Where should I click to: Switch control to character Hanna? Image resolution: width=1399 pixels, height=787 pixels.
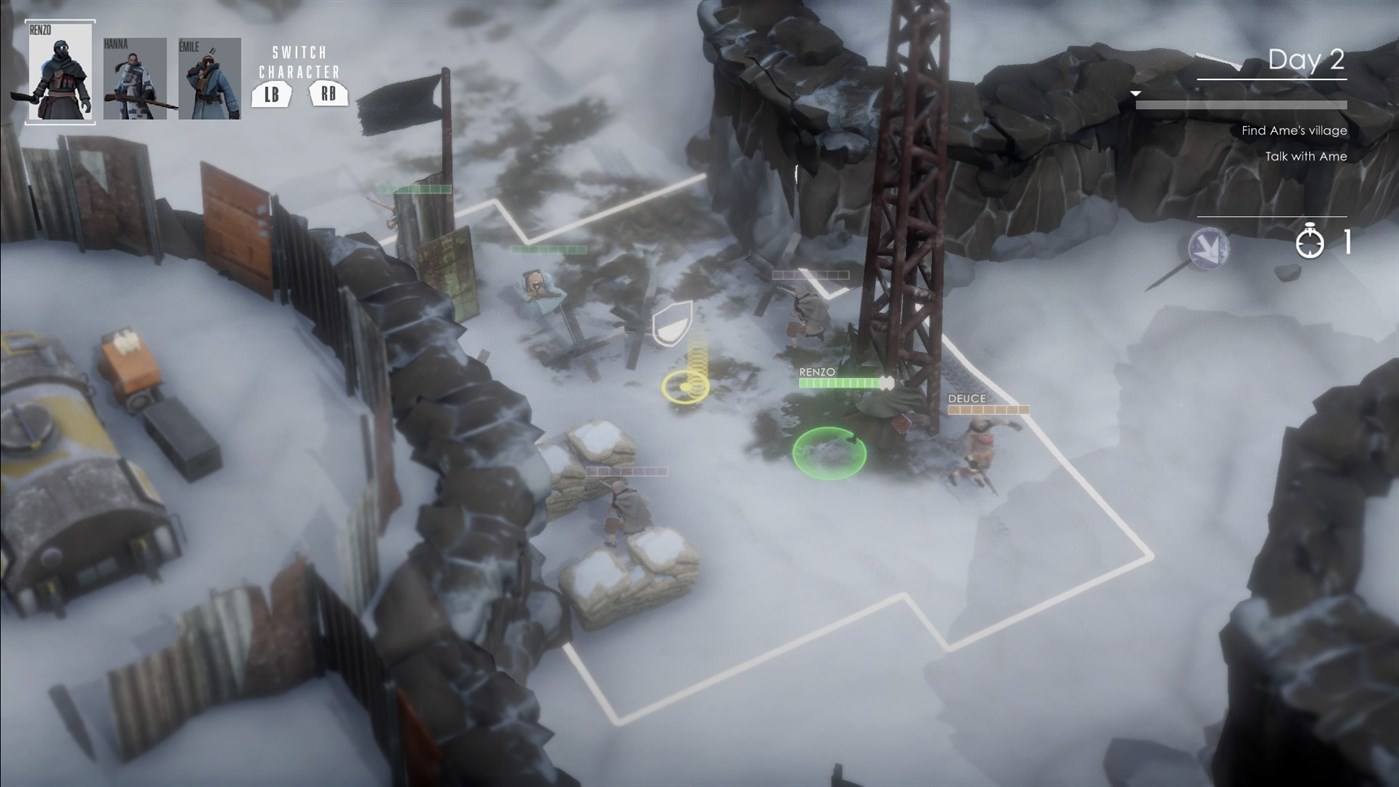pos(133,77)
